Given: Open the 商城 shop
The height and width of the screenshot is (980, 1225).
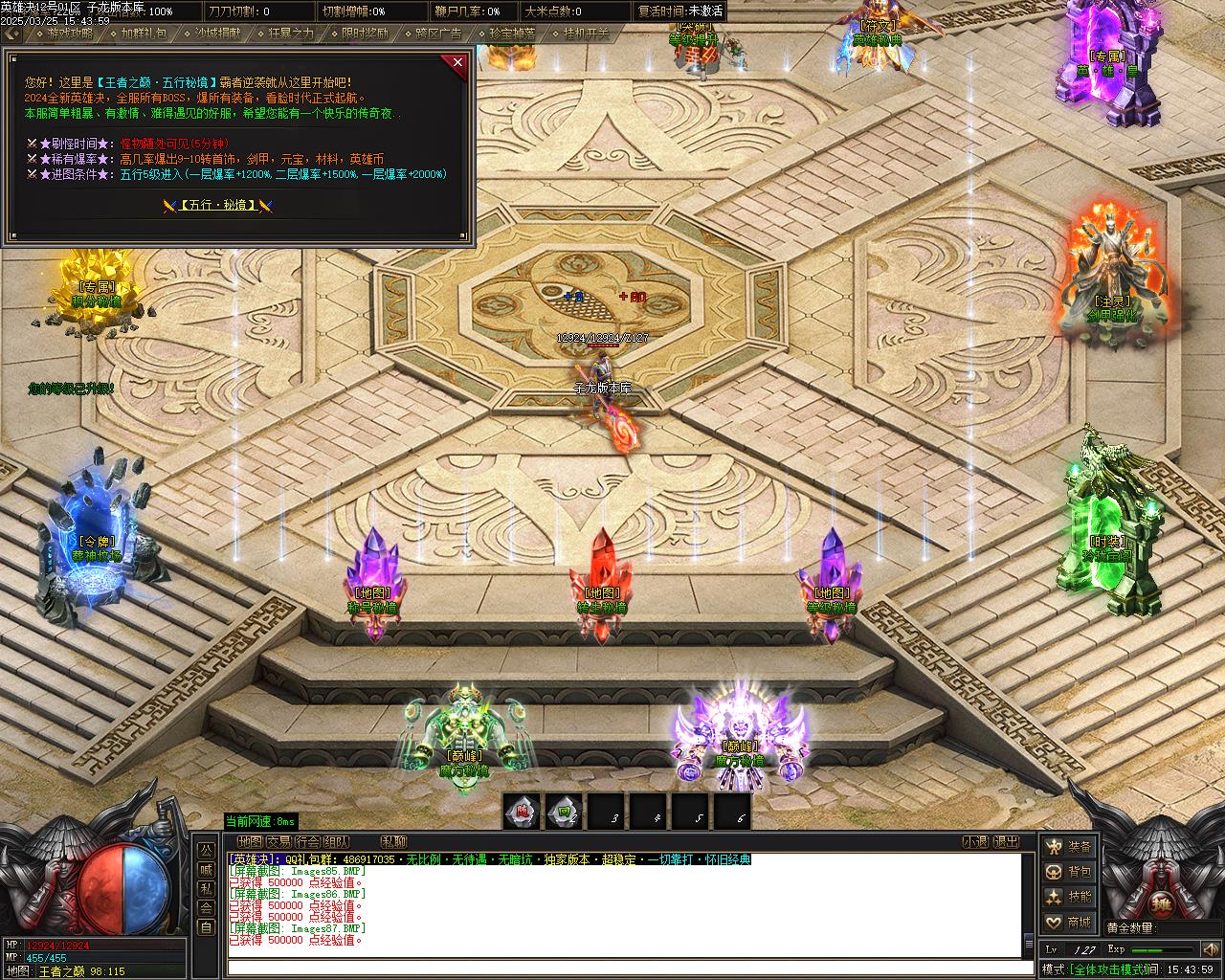Looking at the screenshot, I should (x=1069, y=922).
